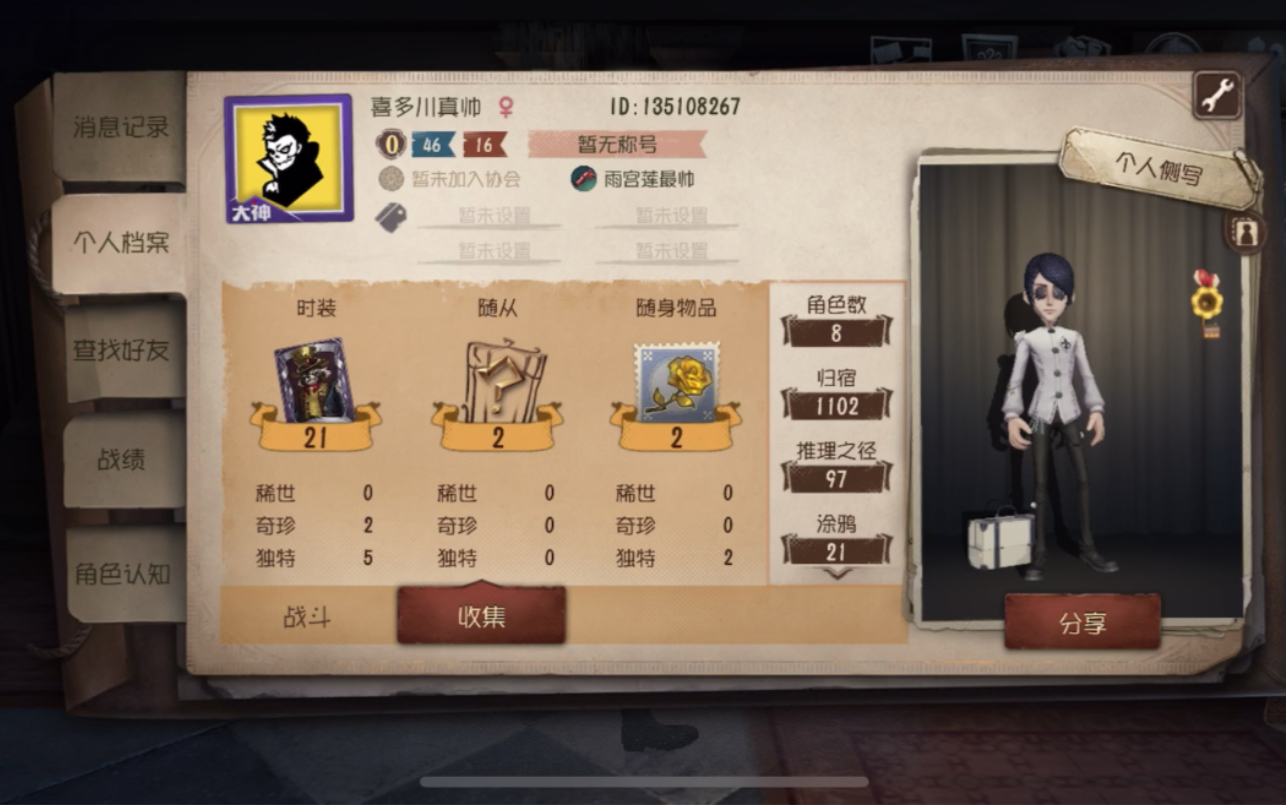This screenshot has width=1286, height=805.
Task: Click the female gender symbol beside the player name
Action: [x=508, y=108]
